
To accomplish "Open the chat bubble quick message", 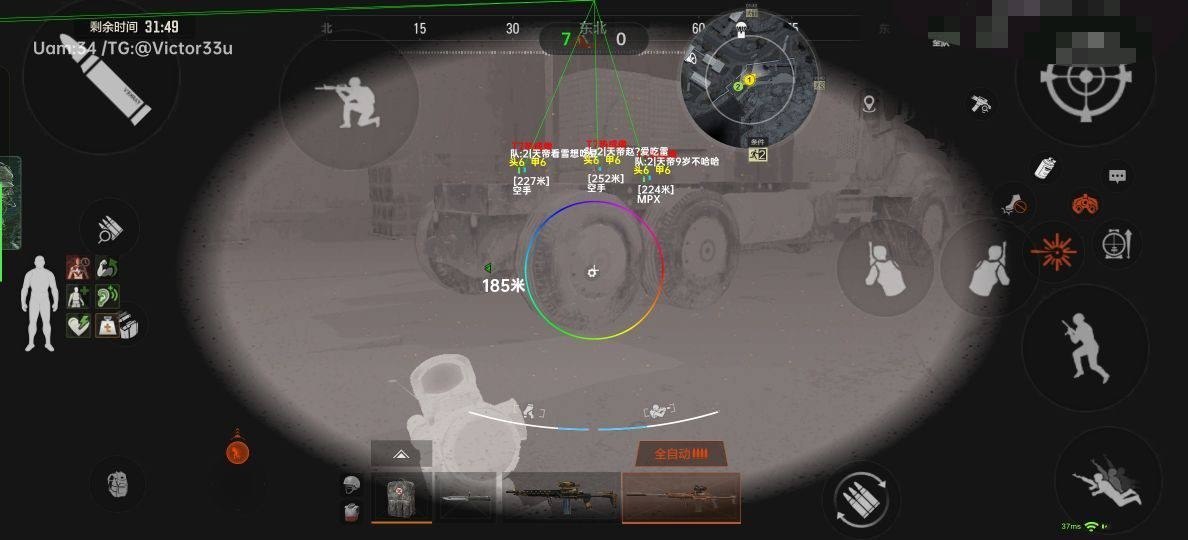I will (x=1117, y=176).
